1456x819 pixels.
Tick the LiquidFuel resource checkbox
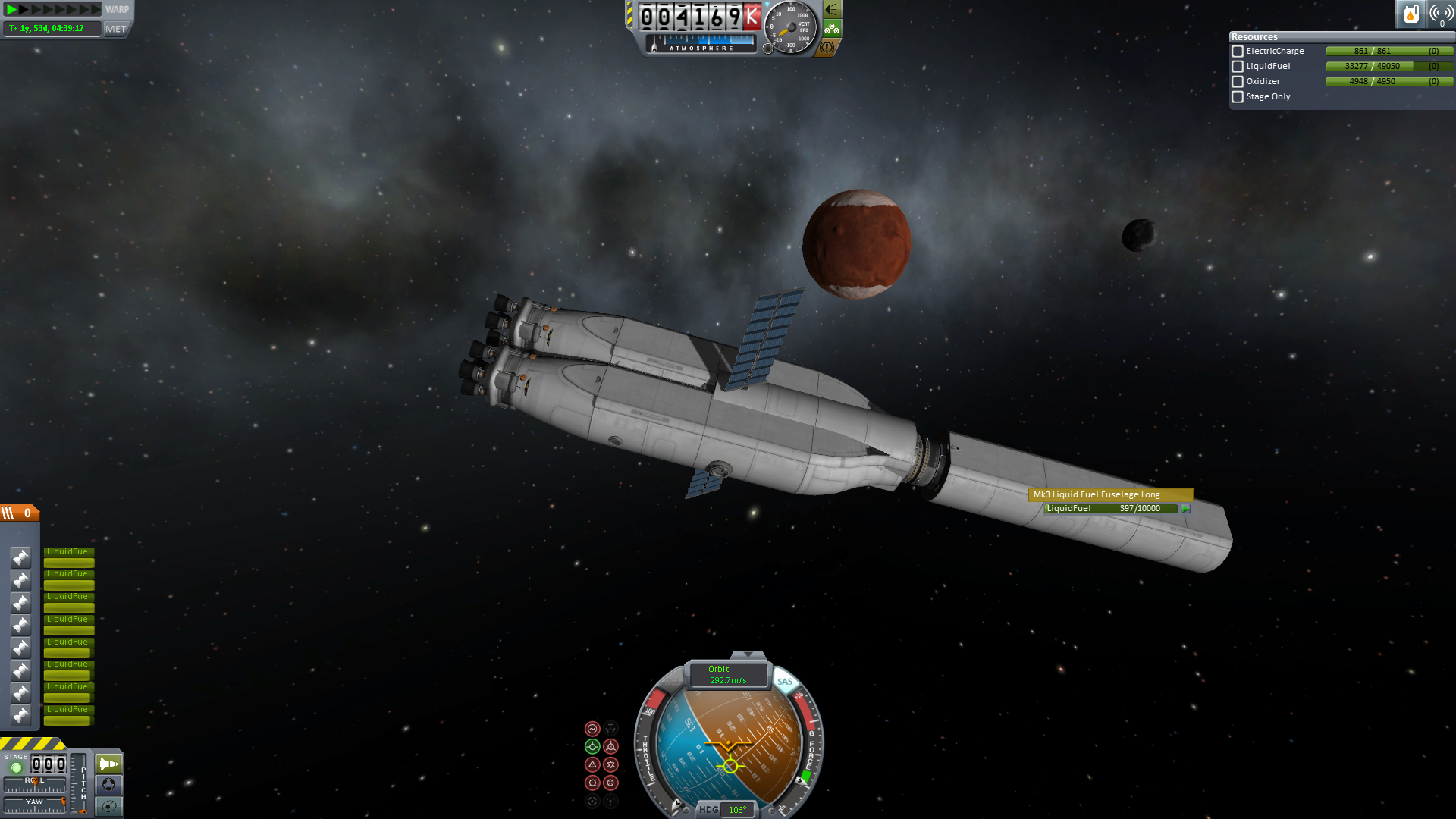(1238, 67)
